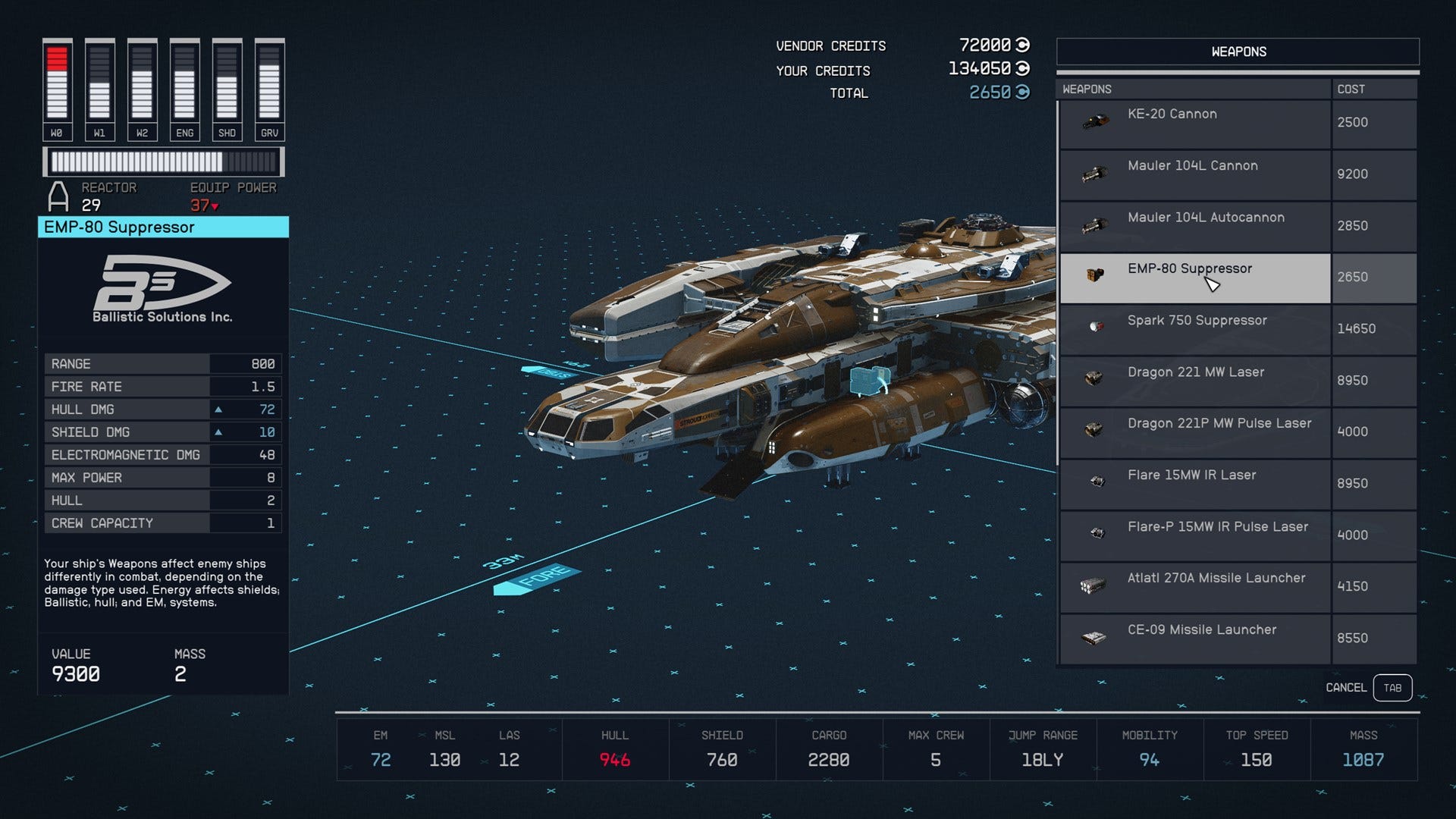Switch to the WEAPONS tab header
The height and width of the screenshot is (819, 1456).
[1238, 51]
